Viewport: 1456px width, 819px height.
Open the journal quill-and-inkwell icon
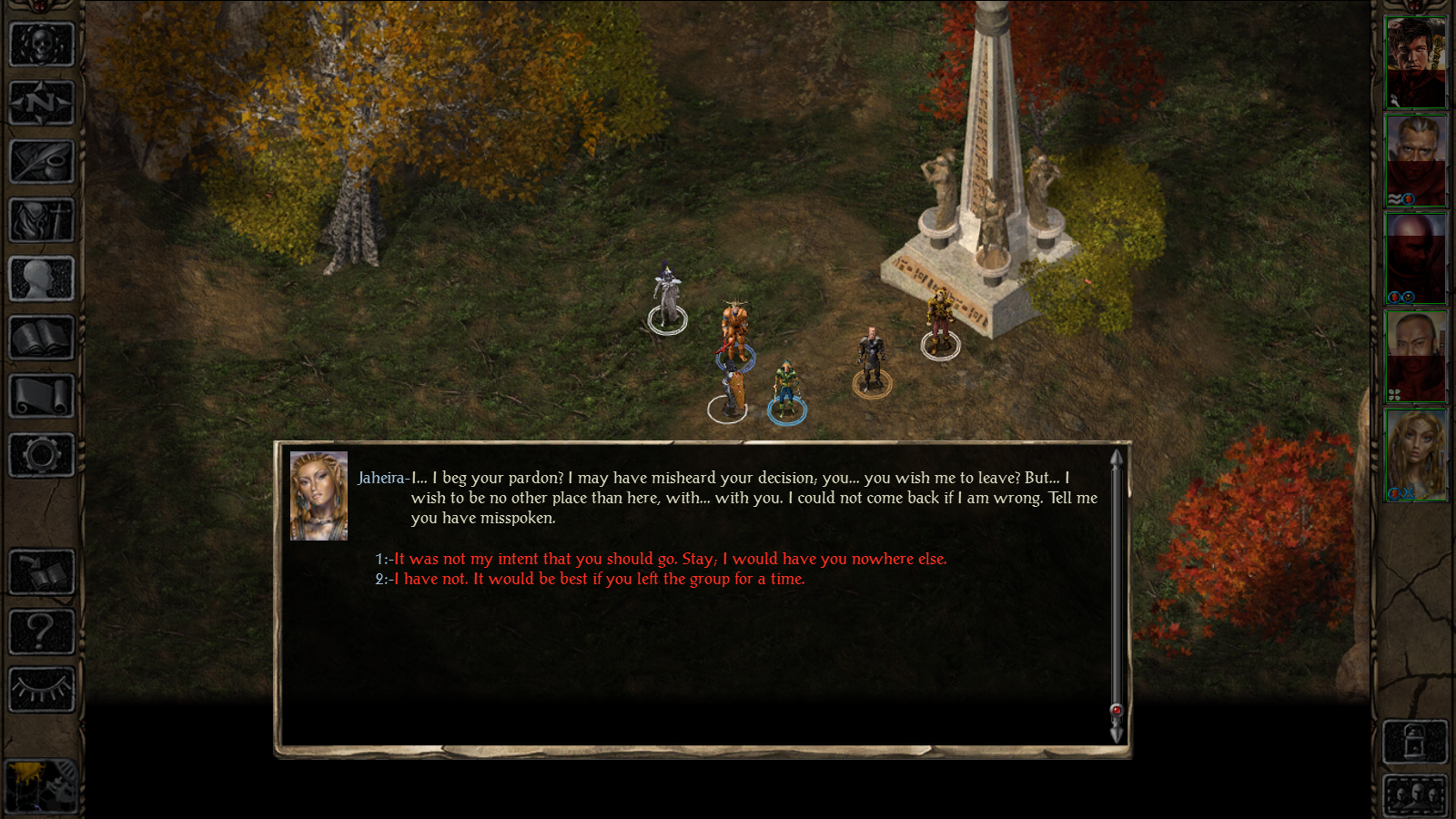pyautogui.click(x=41, y=161)
